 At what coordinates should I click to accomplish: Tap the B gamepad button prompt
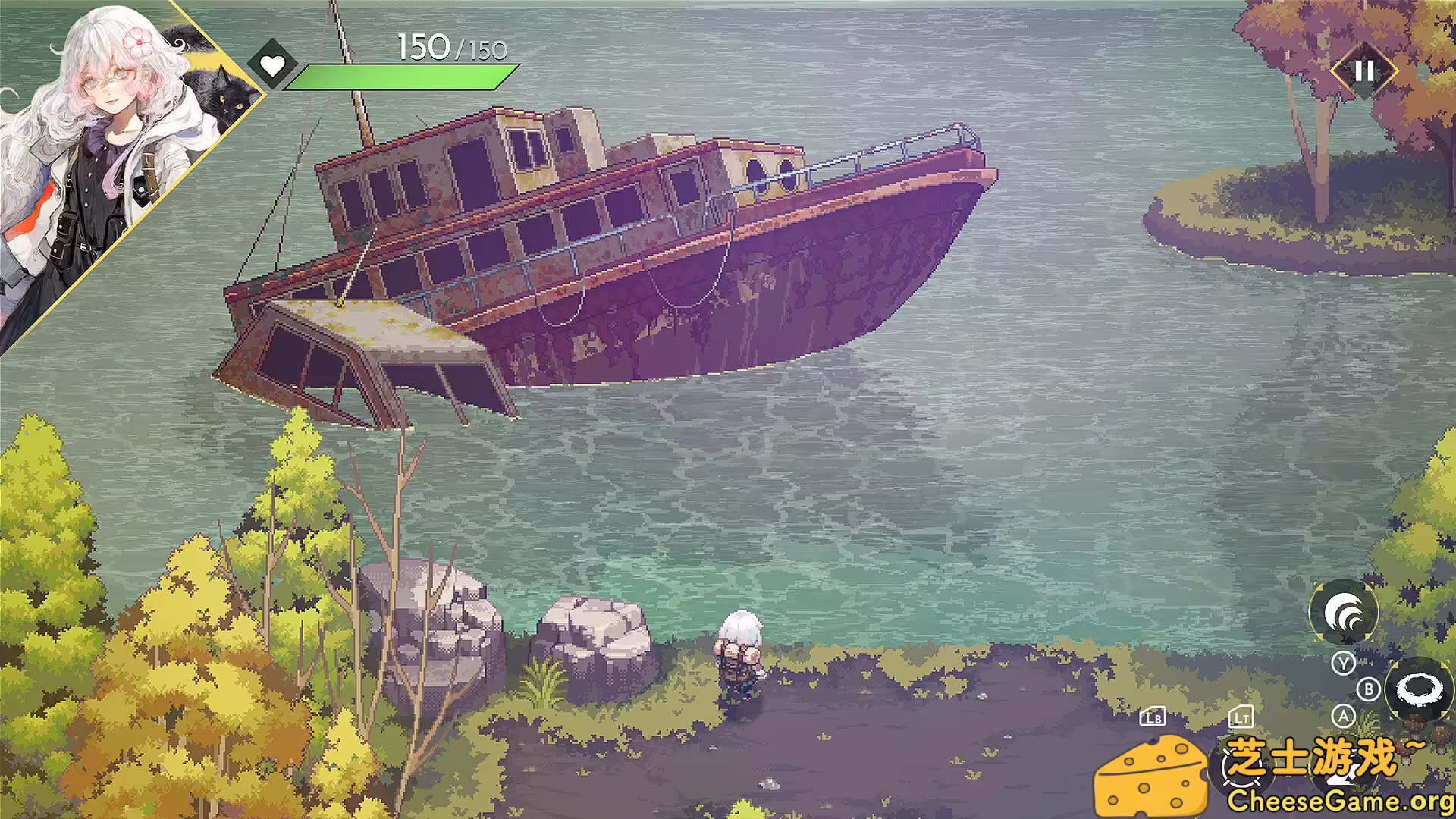click(x=1368, y=689)
